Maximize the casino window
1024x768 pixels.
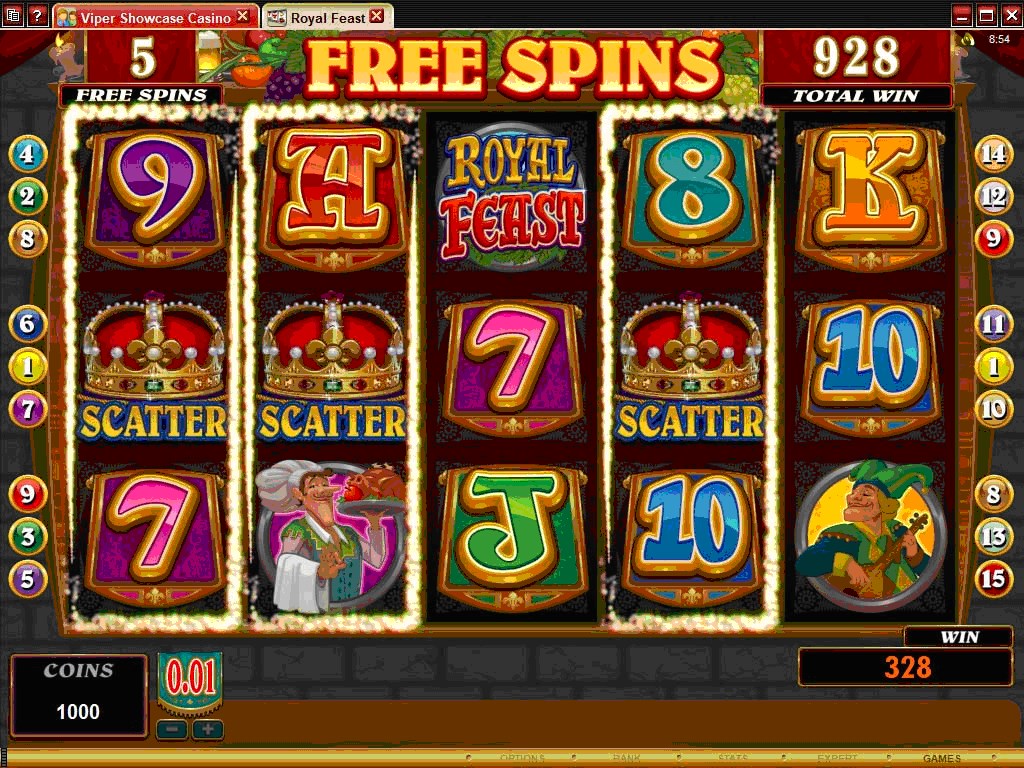click(986, 15)
